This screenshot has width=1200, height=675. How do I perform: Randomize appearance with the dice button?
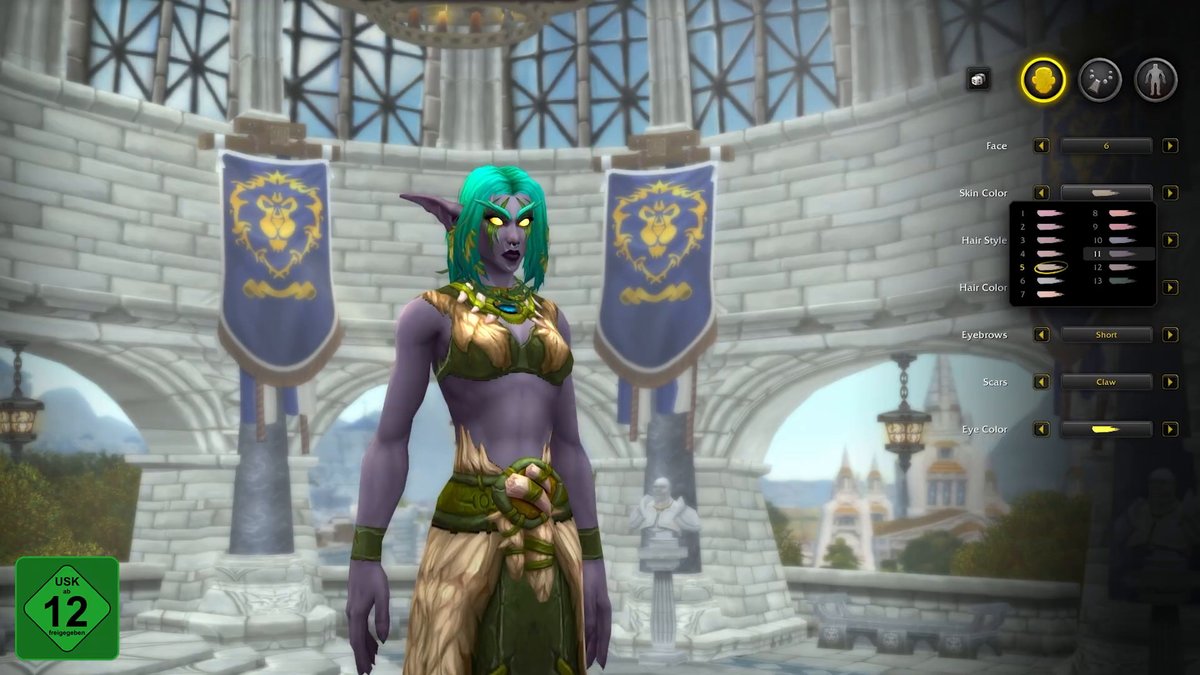tap(978, 80)
